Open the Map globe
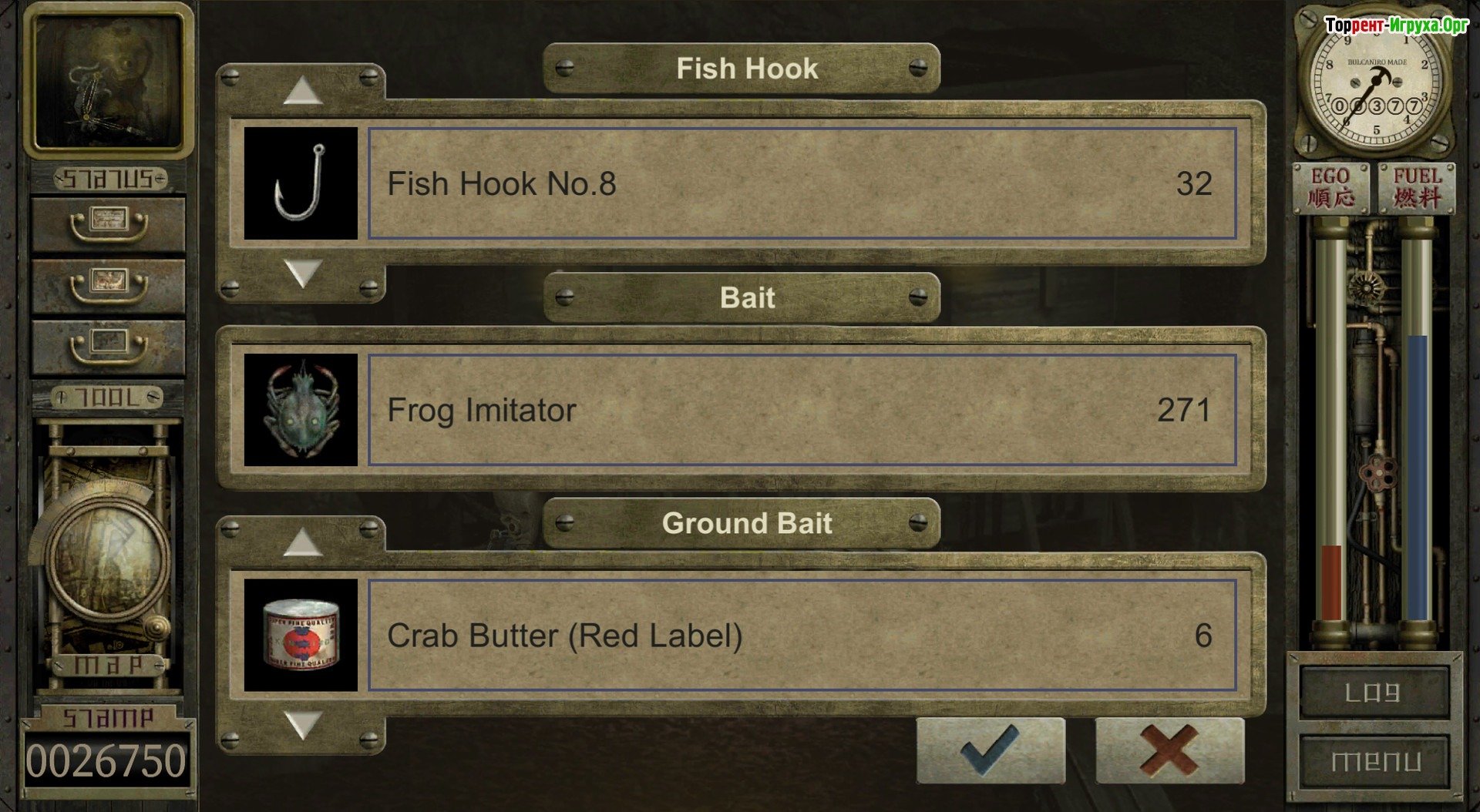This screenshot has width=1480, height=812. click(109, 556)
